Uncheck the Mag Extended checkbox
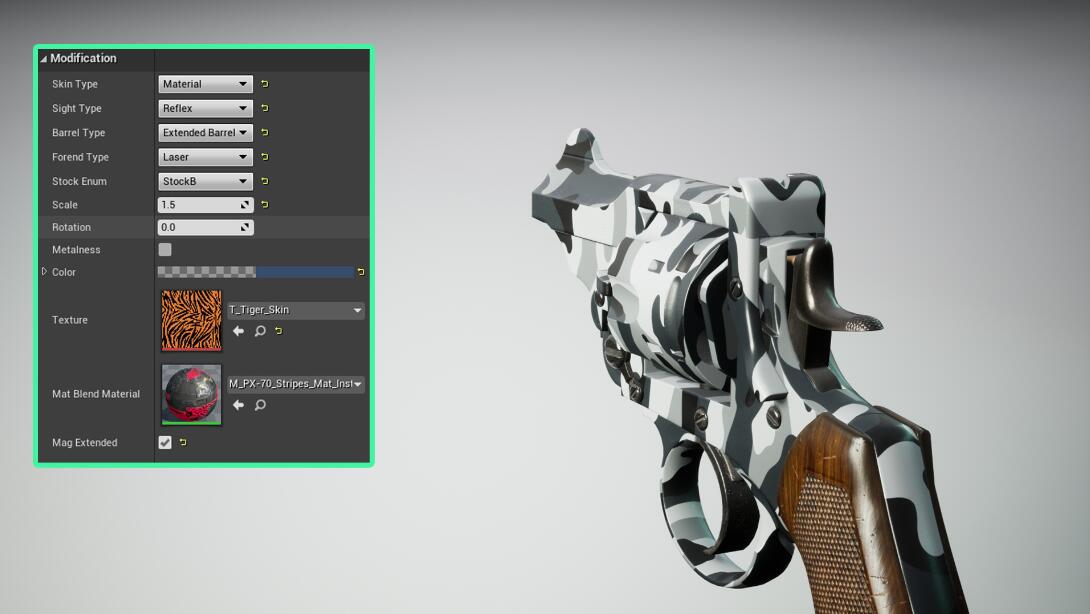The width and height of the screenshot is (1090, 614). coord(165,443)
